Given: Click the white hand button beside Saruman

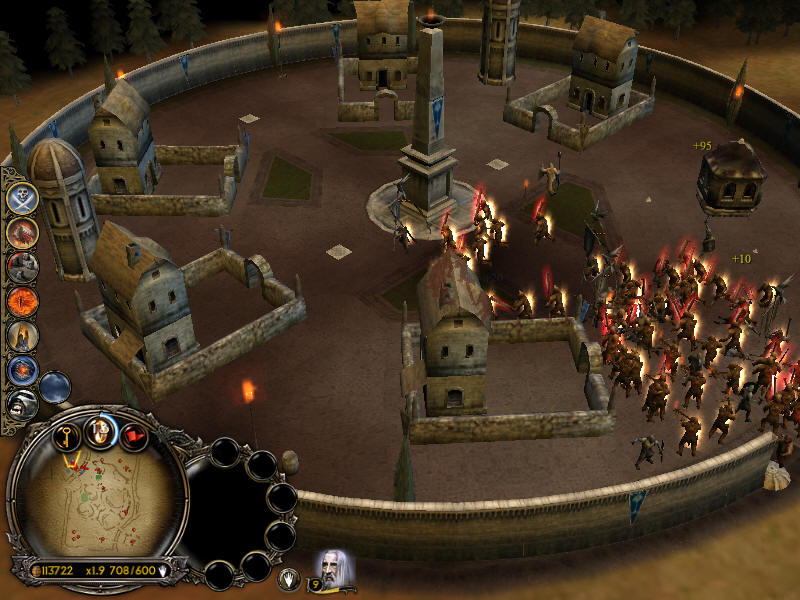Looking at the screenshot, I should point(290,577).
